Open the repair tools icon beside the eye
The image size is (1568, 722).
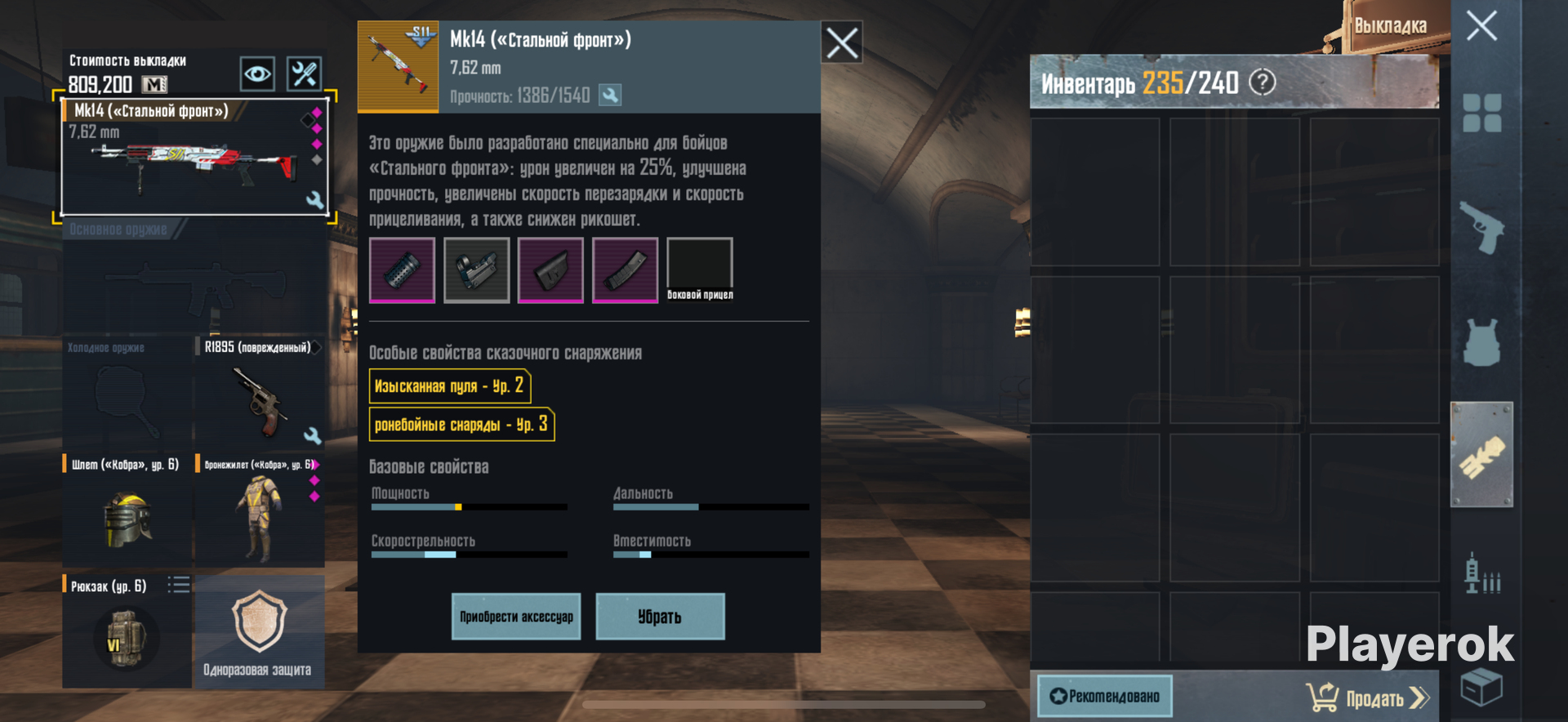(305, 74)
